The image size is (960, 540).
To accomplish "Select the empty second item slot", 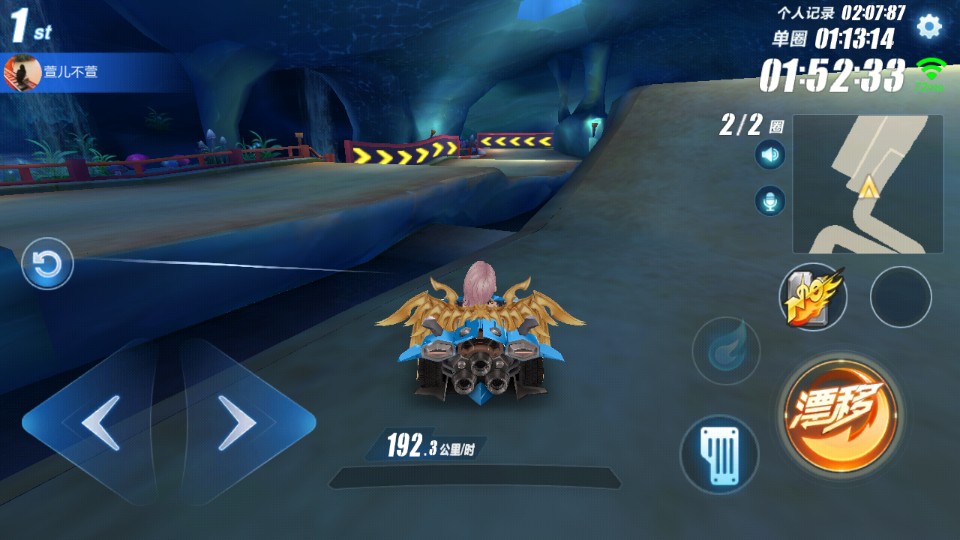I will click(x=900, y=296).
